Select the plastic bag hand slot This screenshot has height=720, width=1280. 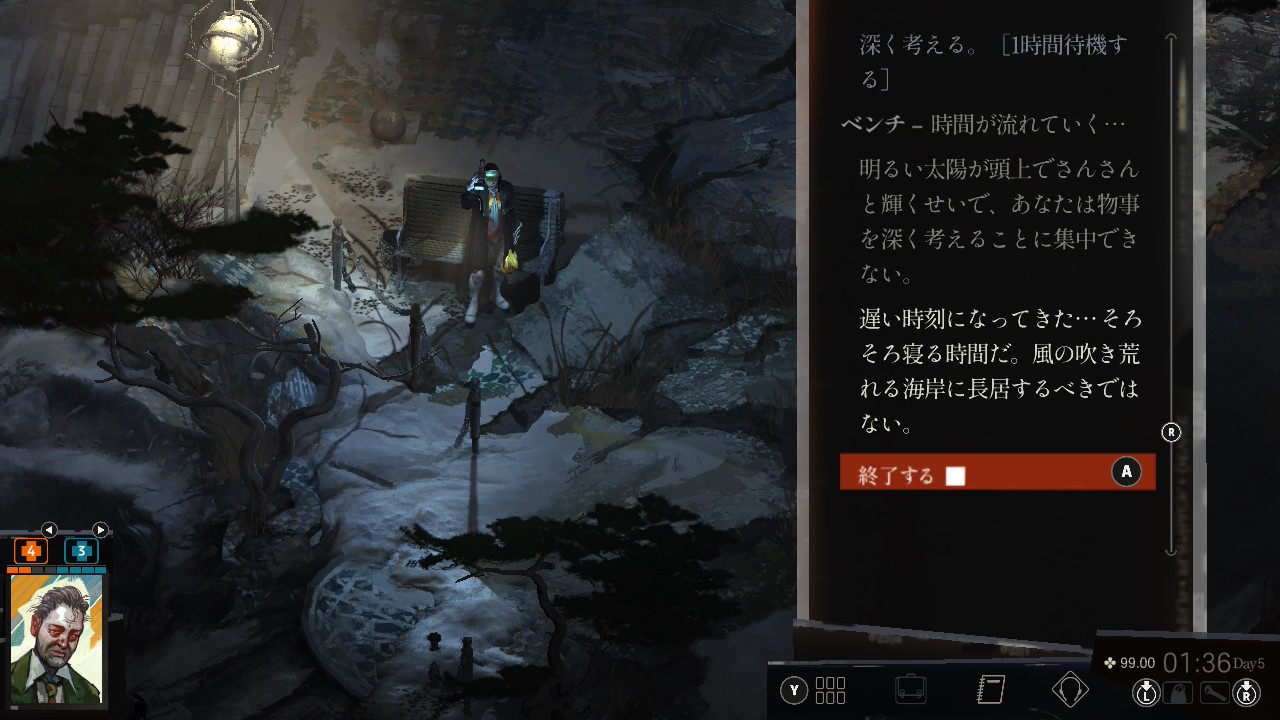(1178, 692)
